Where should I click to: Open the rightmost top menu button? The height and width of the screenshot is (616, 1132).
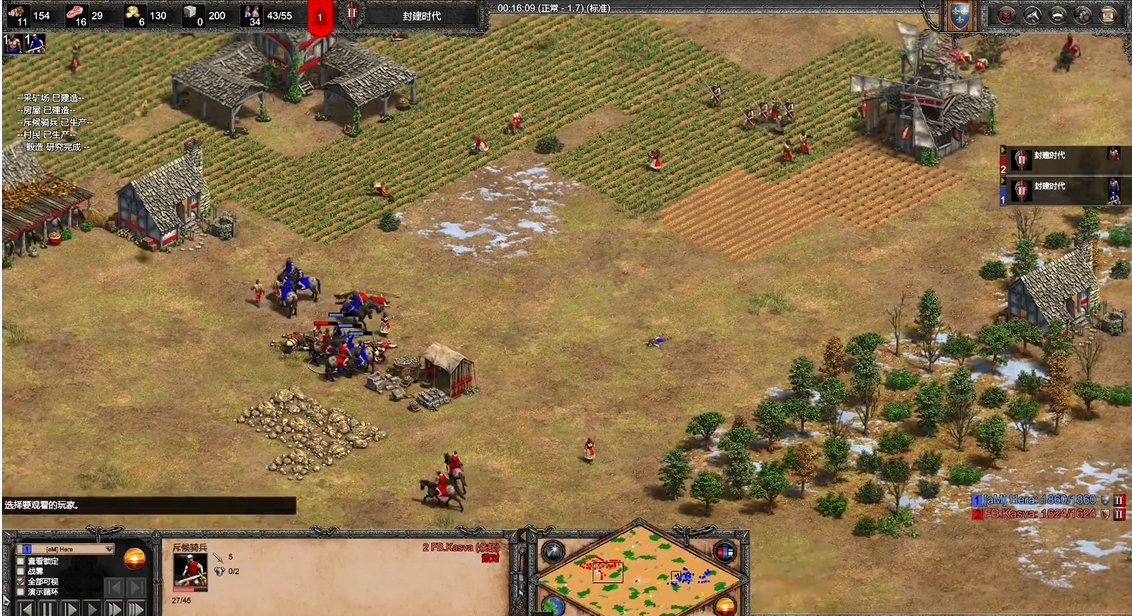pyautogui.click(x=1108, y=15)
